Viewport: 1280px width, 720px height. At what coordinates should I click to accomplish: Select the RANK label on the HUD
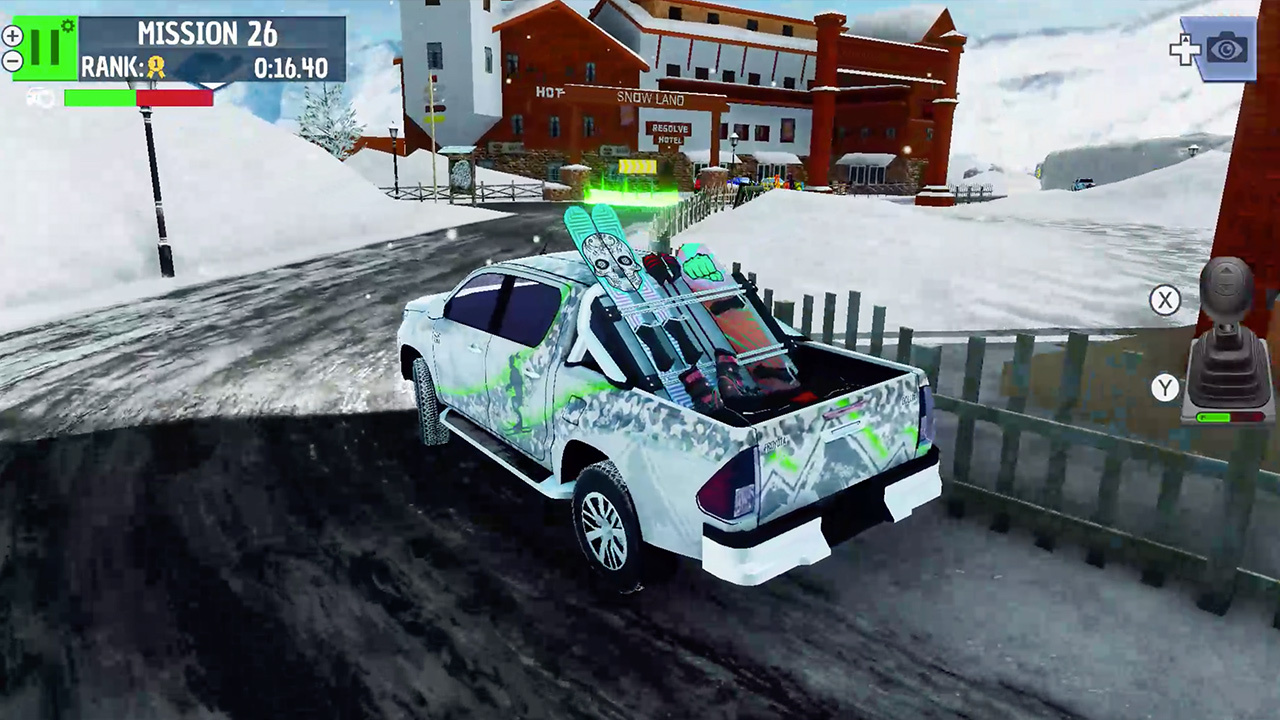point(112,64)
